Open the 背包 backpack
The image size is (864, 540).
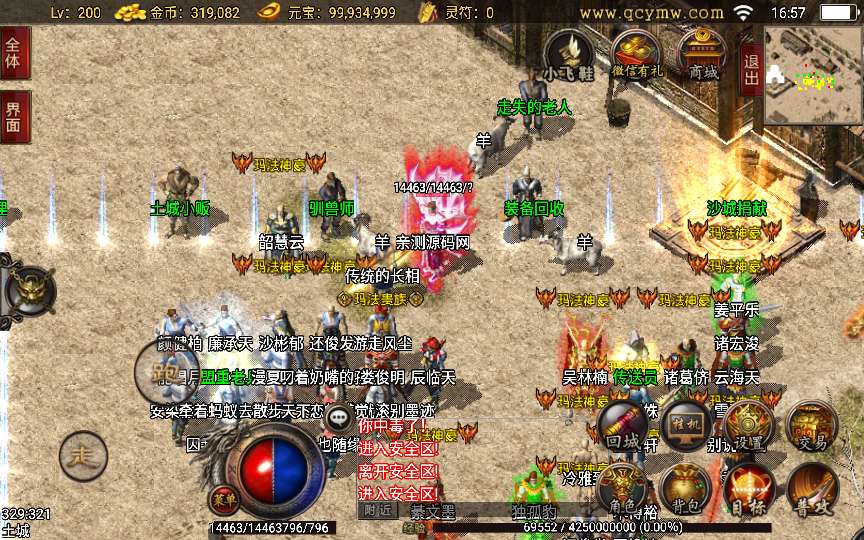[685, 490]
